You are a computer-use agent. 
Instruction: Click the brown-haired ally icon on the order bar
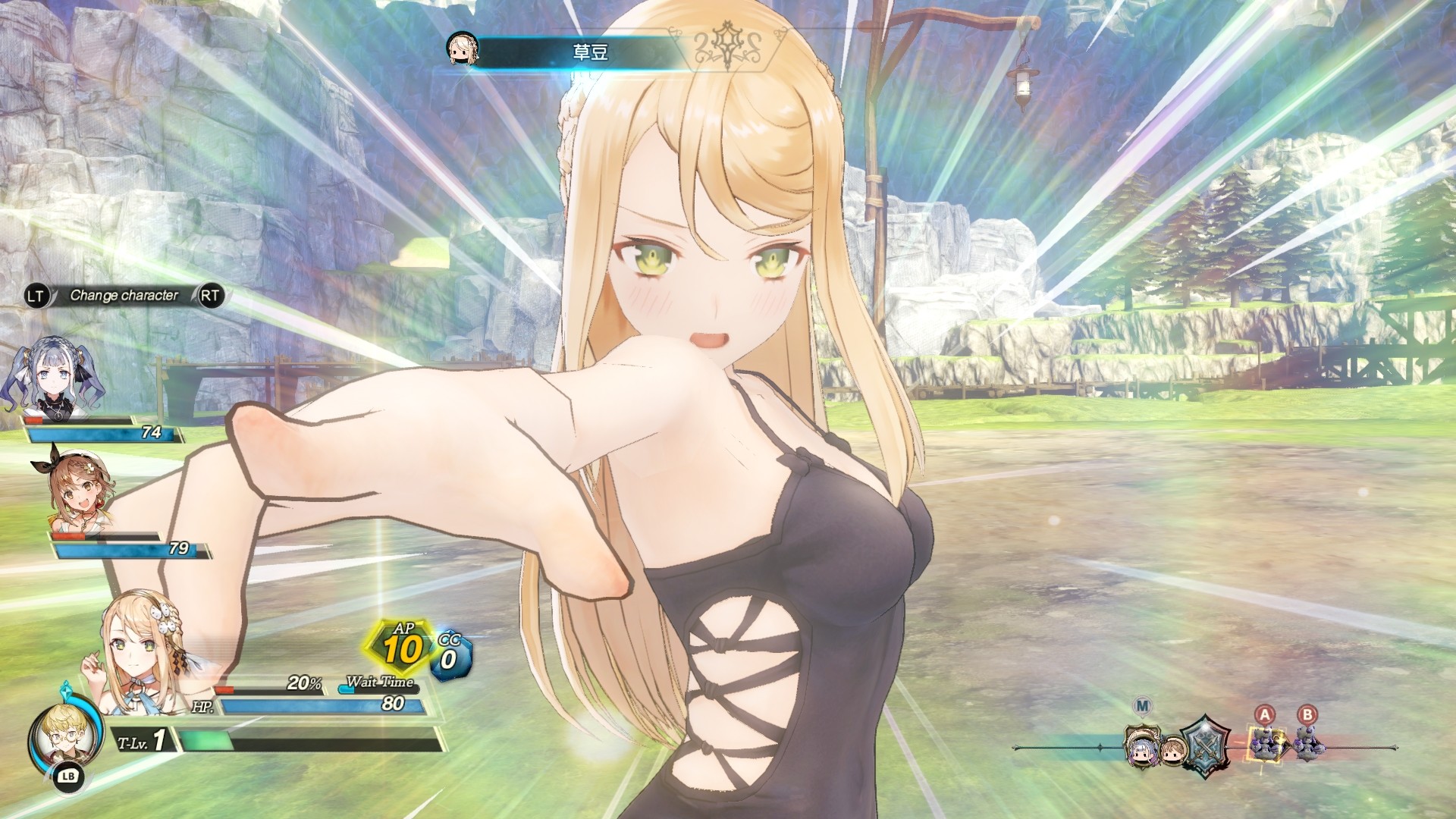tap(1172, 749)
